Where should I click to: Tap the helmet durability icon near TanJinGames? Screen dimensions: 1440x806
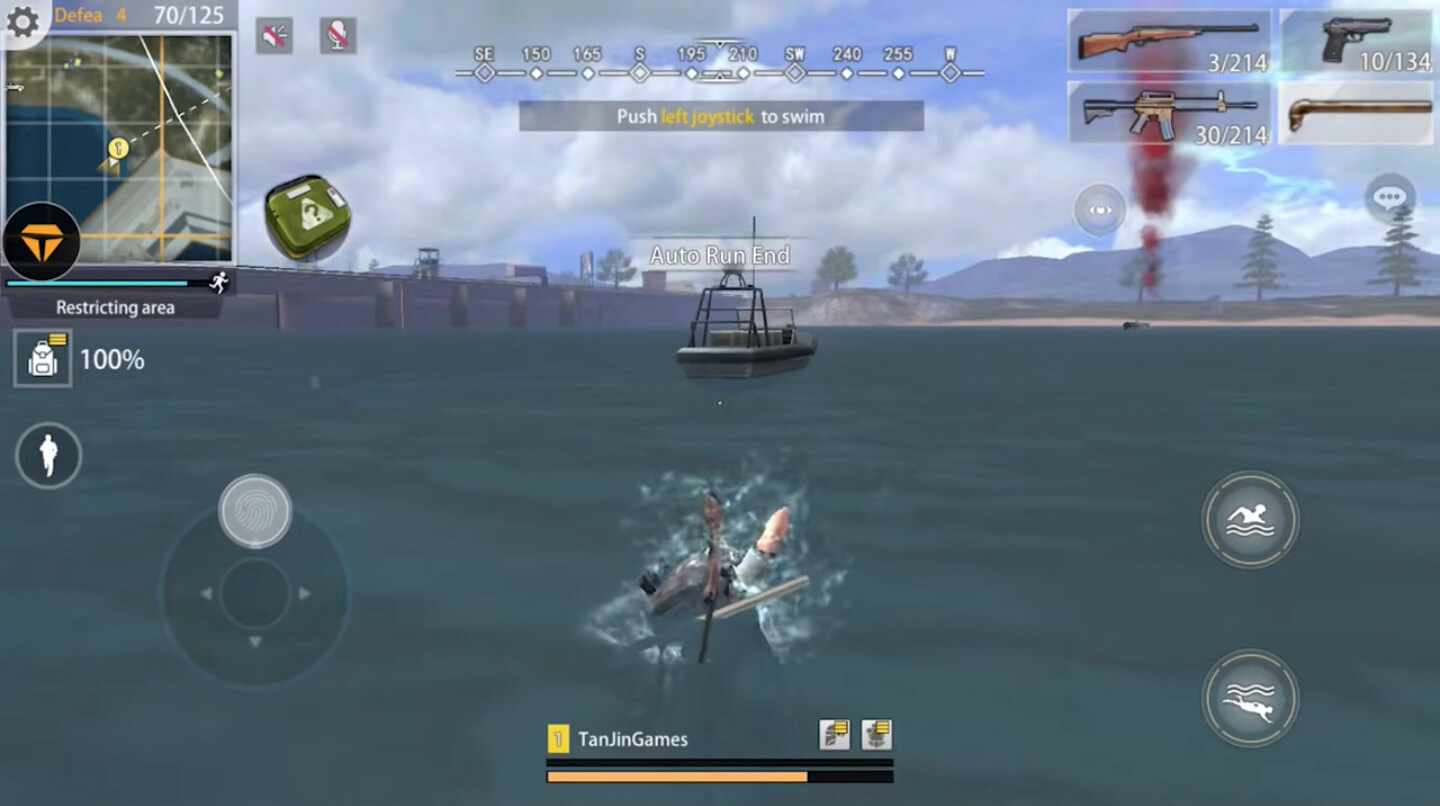pyautogui.click(x=835, y=735)
